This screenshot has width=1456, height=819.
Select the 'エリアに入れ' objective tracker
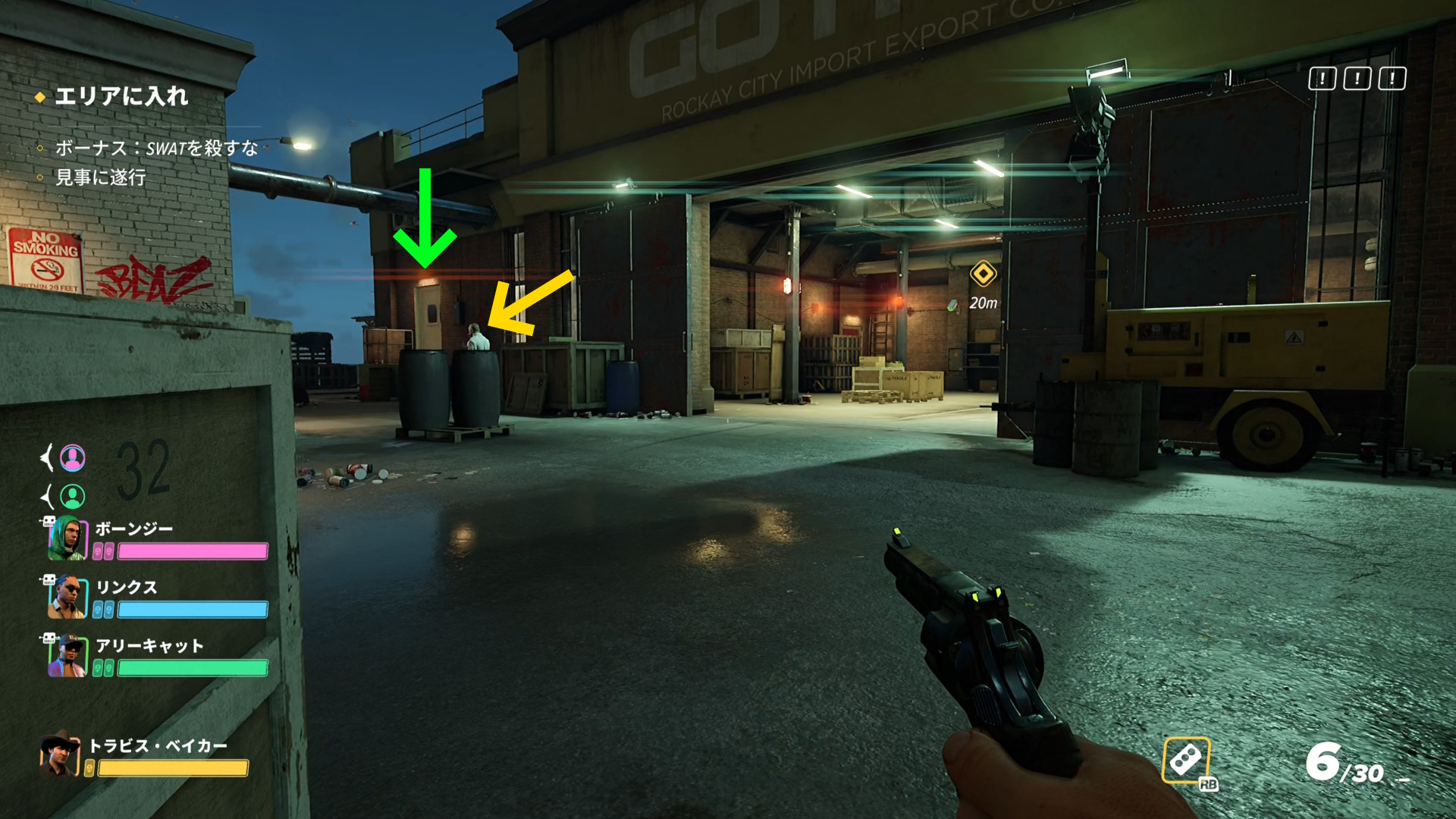coord(120,96)
